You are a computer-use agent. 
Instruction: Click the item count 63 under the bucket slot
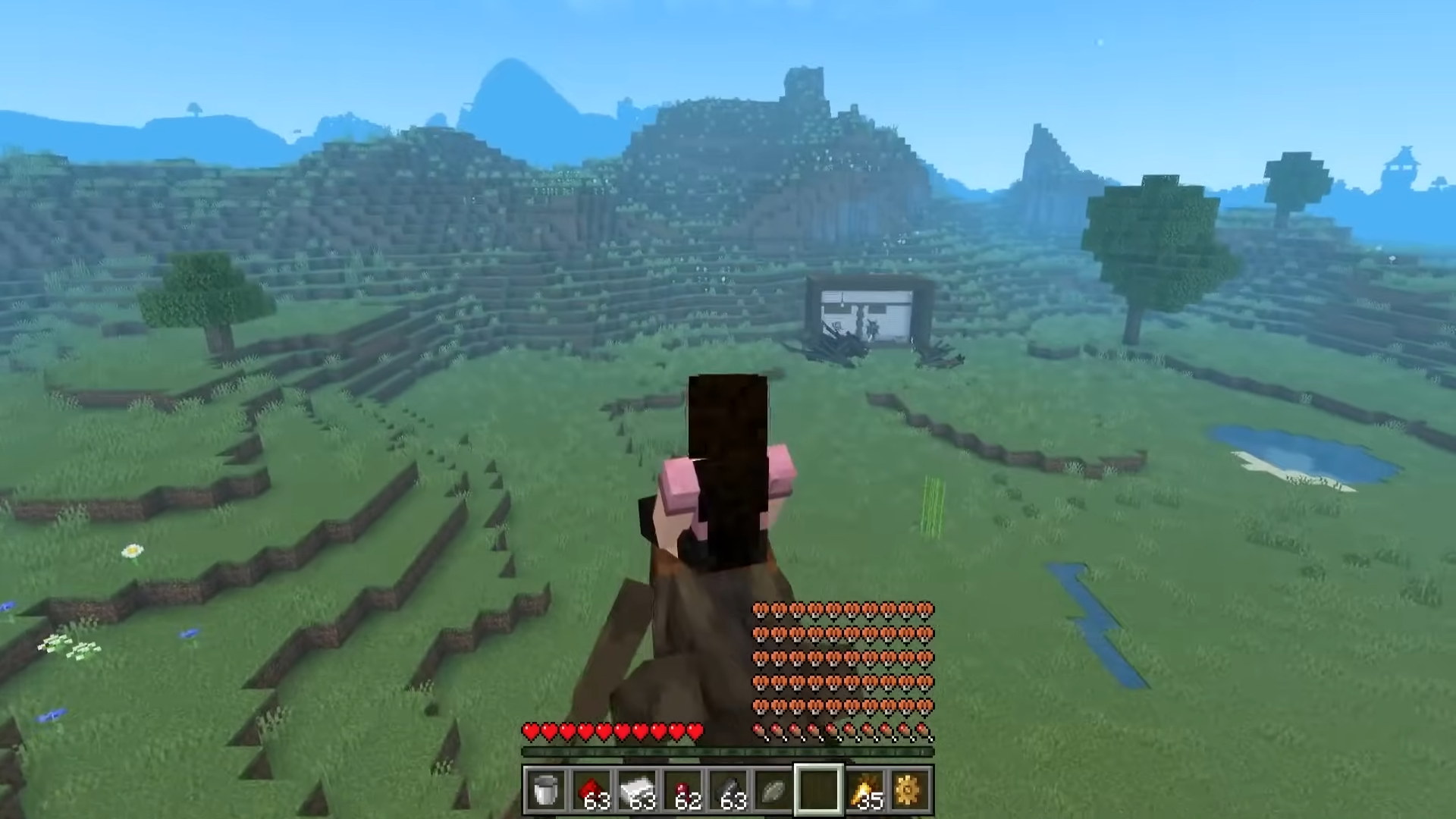(598, 802)
